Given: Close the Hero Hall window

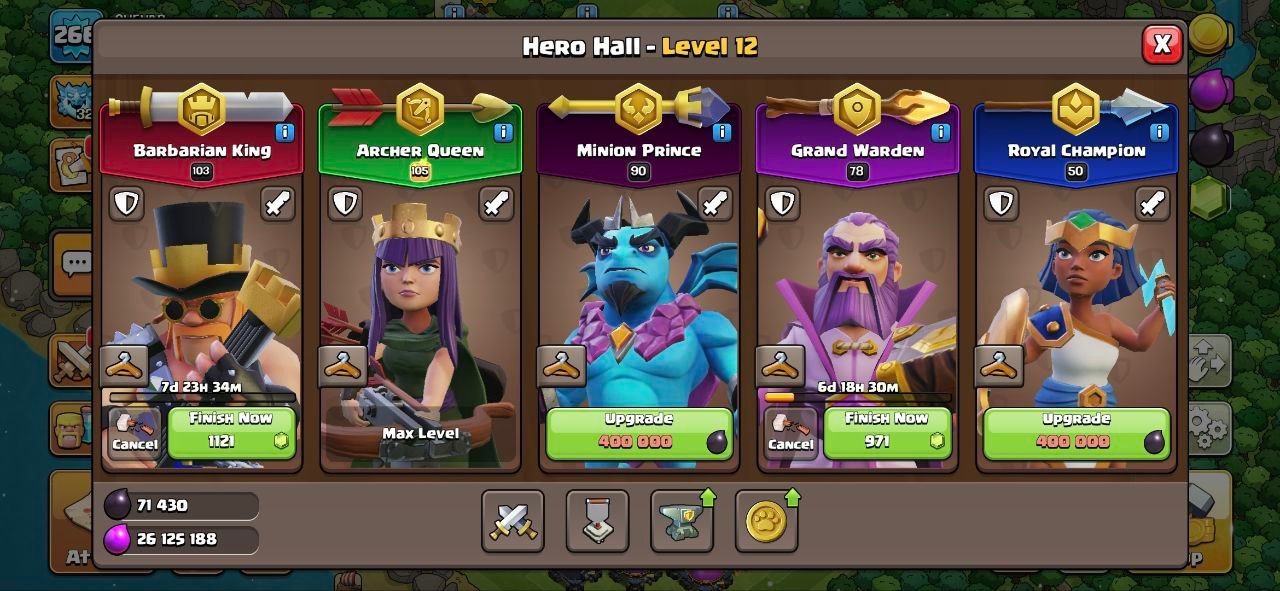Looking at the screenshot, I should point(1162,44).
